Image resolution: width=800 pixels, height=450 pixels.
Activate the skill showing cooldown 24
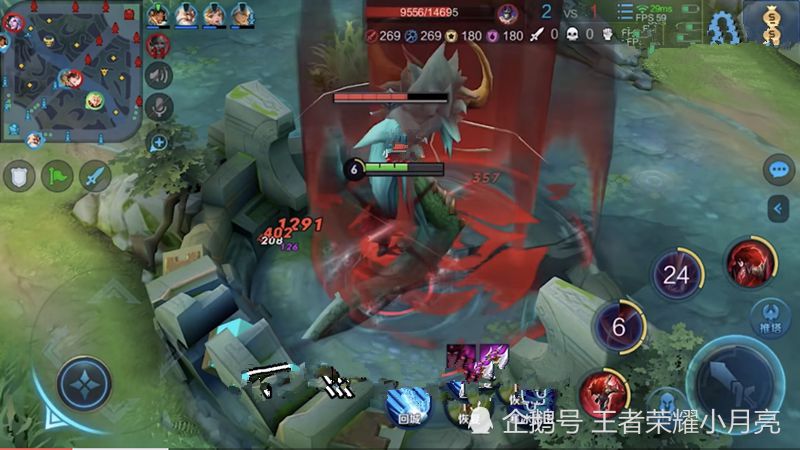676,274
